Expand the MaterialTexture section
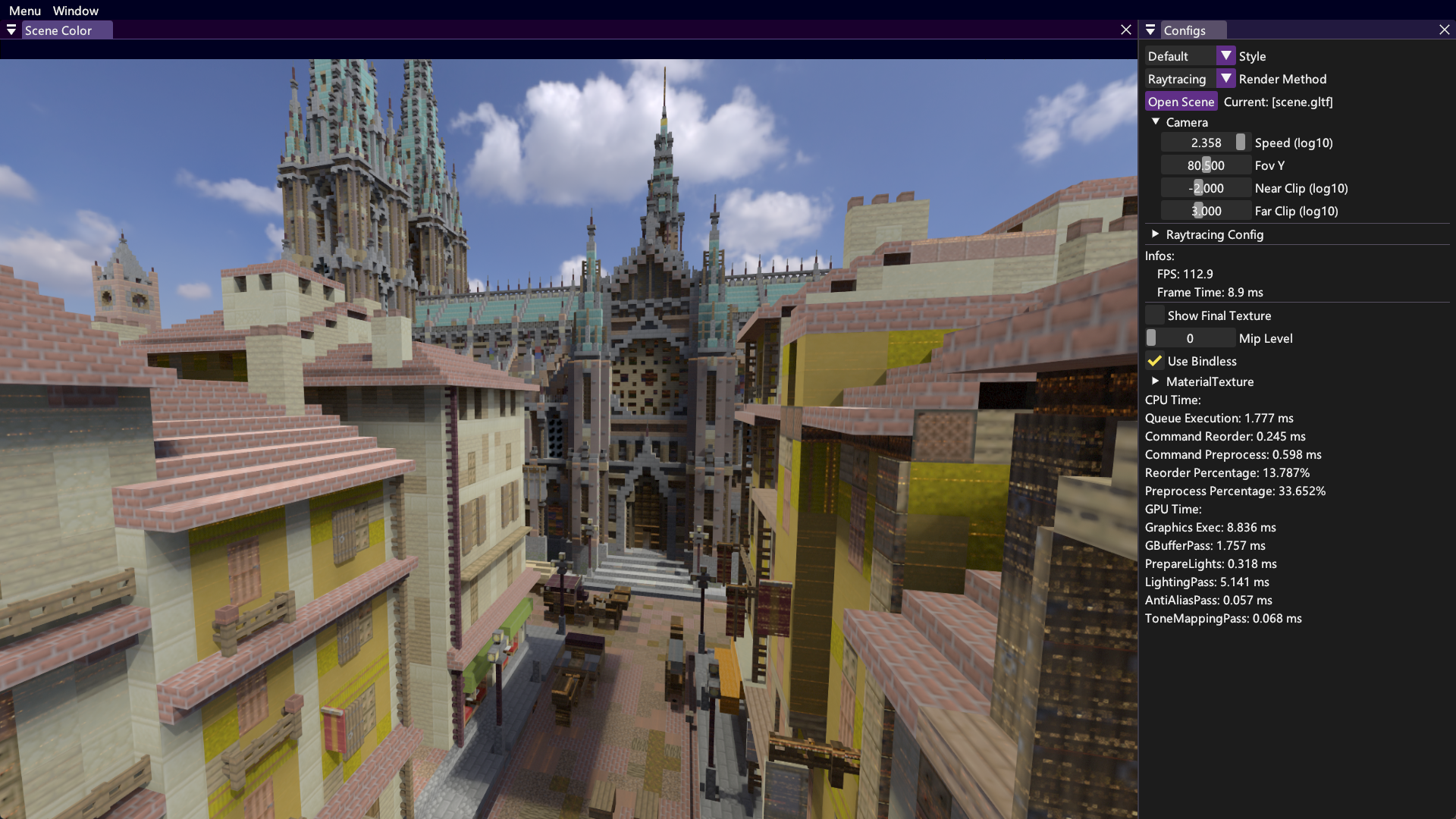 point(1156,381)
